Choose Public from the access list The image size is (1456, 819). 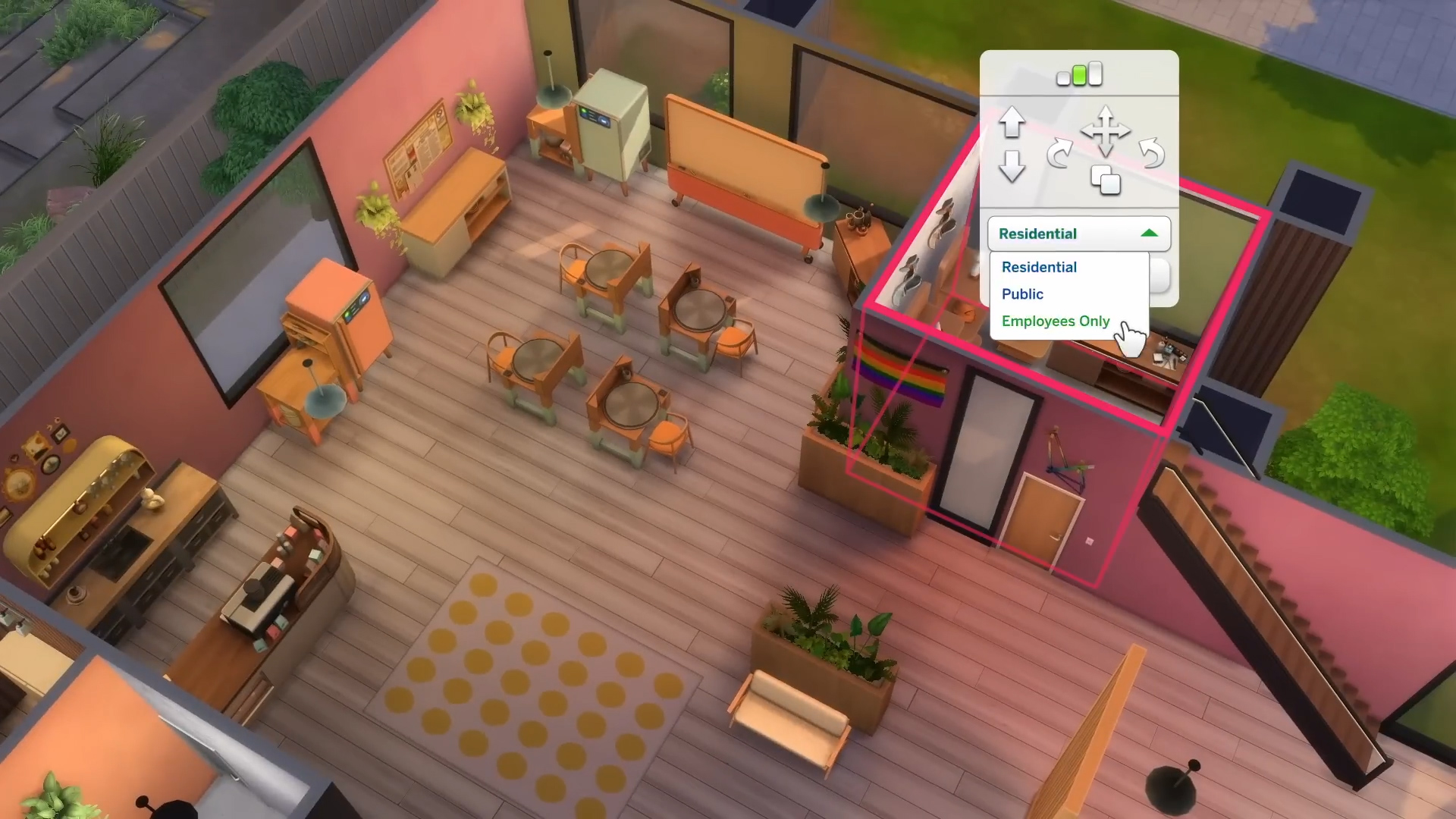[1021, 294]
